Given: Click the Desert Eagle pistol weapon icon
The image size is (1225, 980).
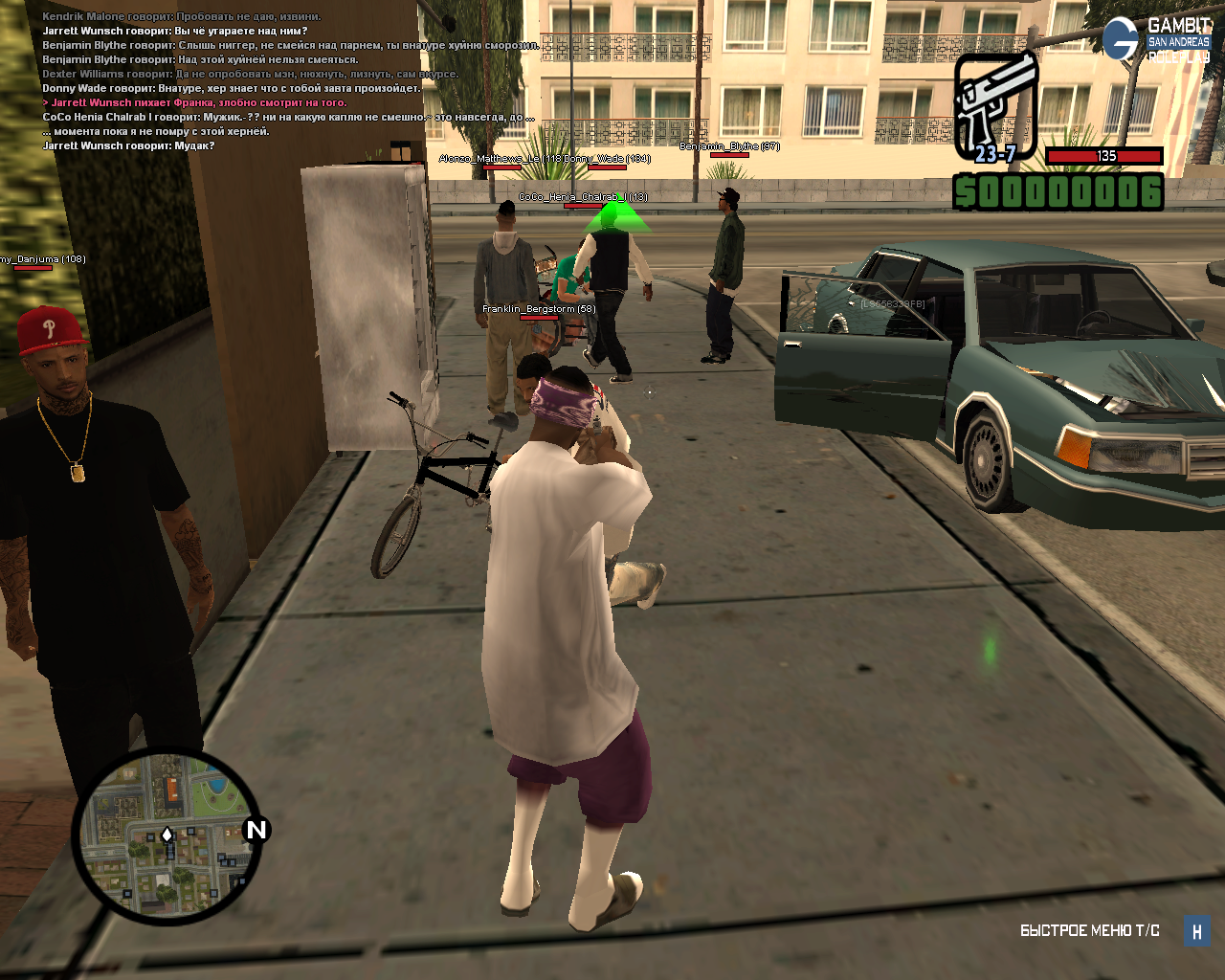Looking at the screenshot, I should [995, 105].
